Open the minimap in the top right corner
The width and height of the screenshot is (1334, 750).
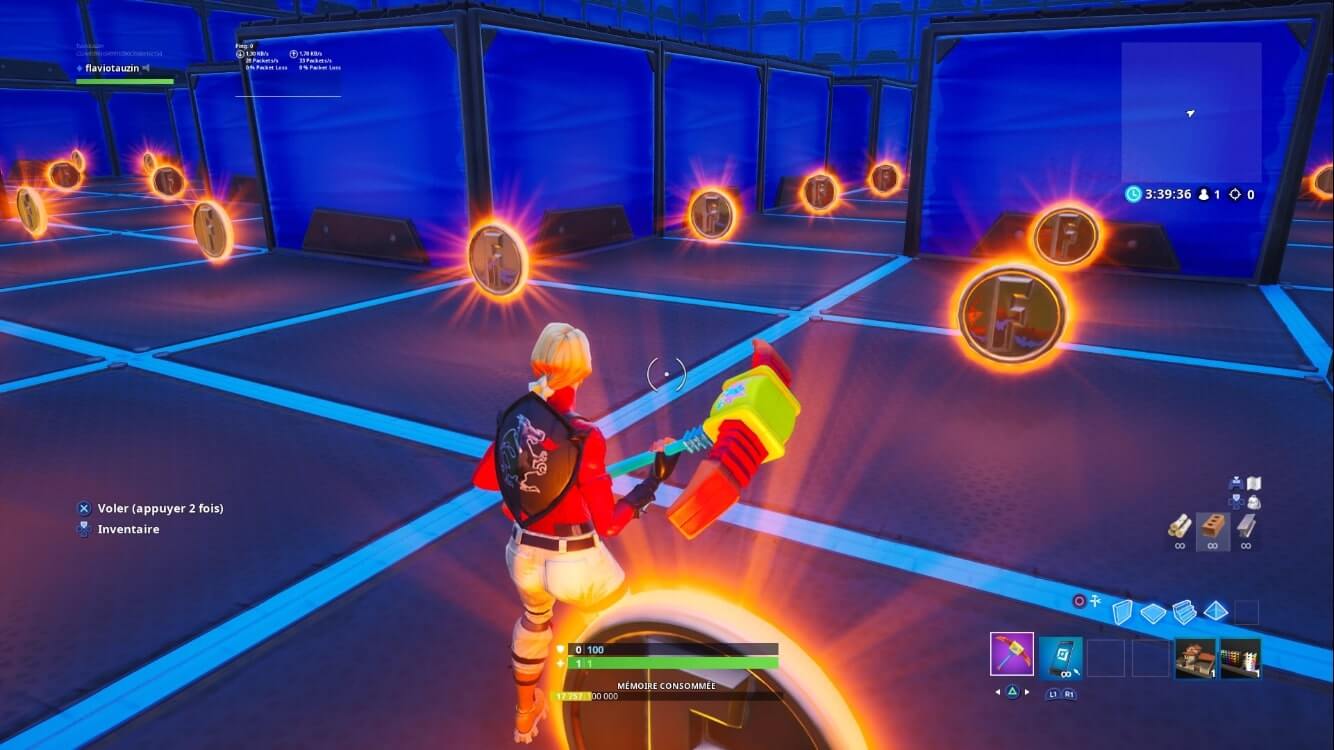(1190, 110)
